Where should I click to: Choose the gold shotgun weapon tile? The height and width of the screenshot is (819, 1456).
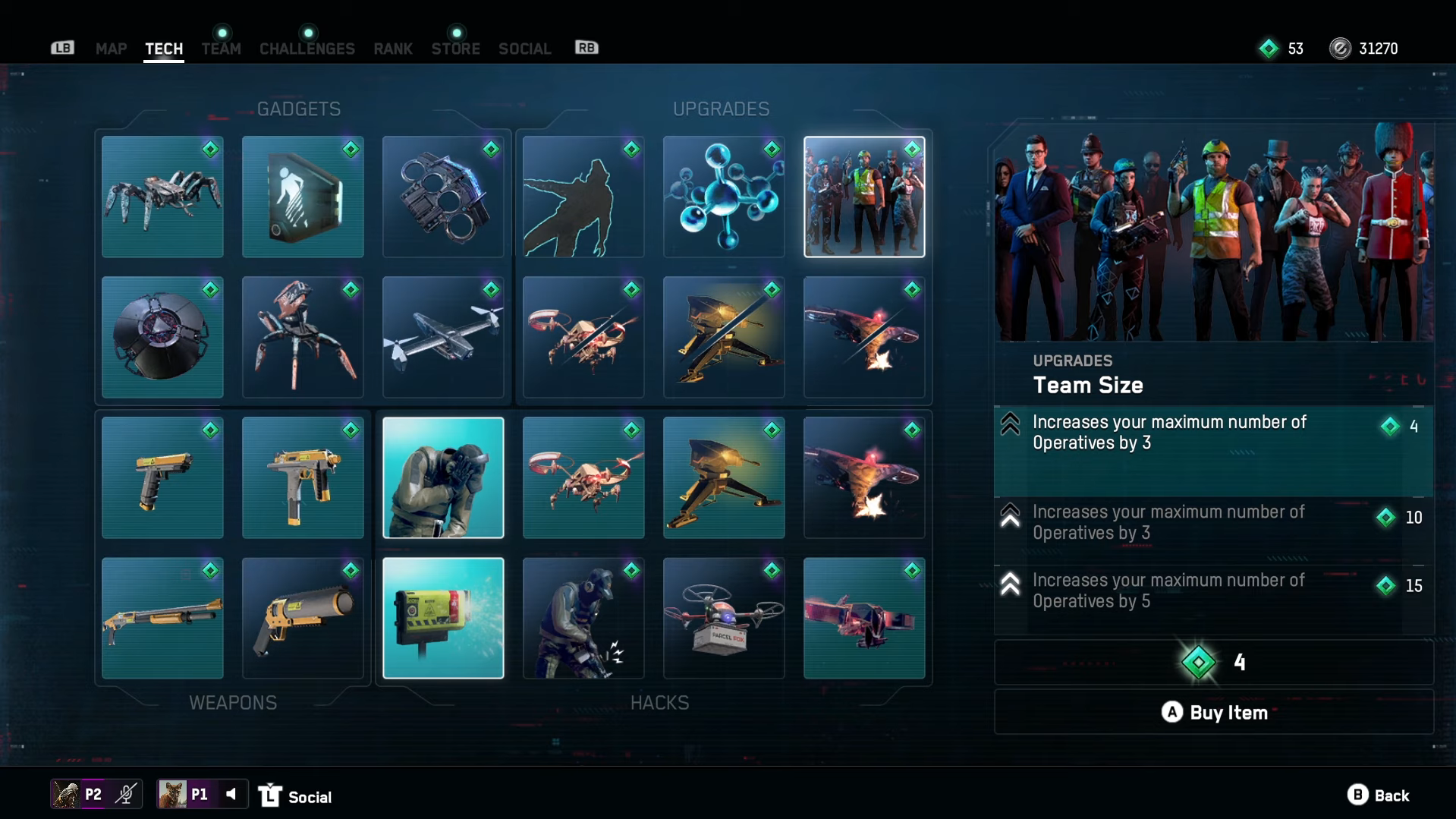click(x=162, y=618)
